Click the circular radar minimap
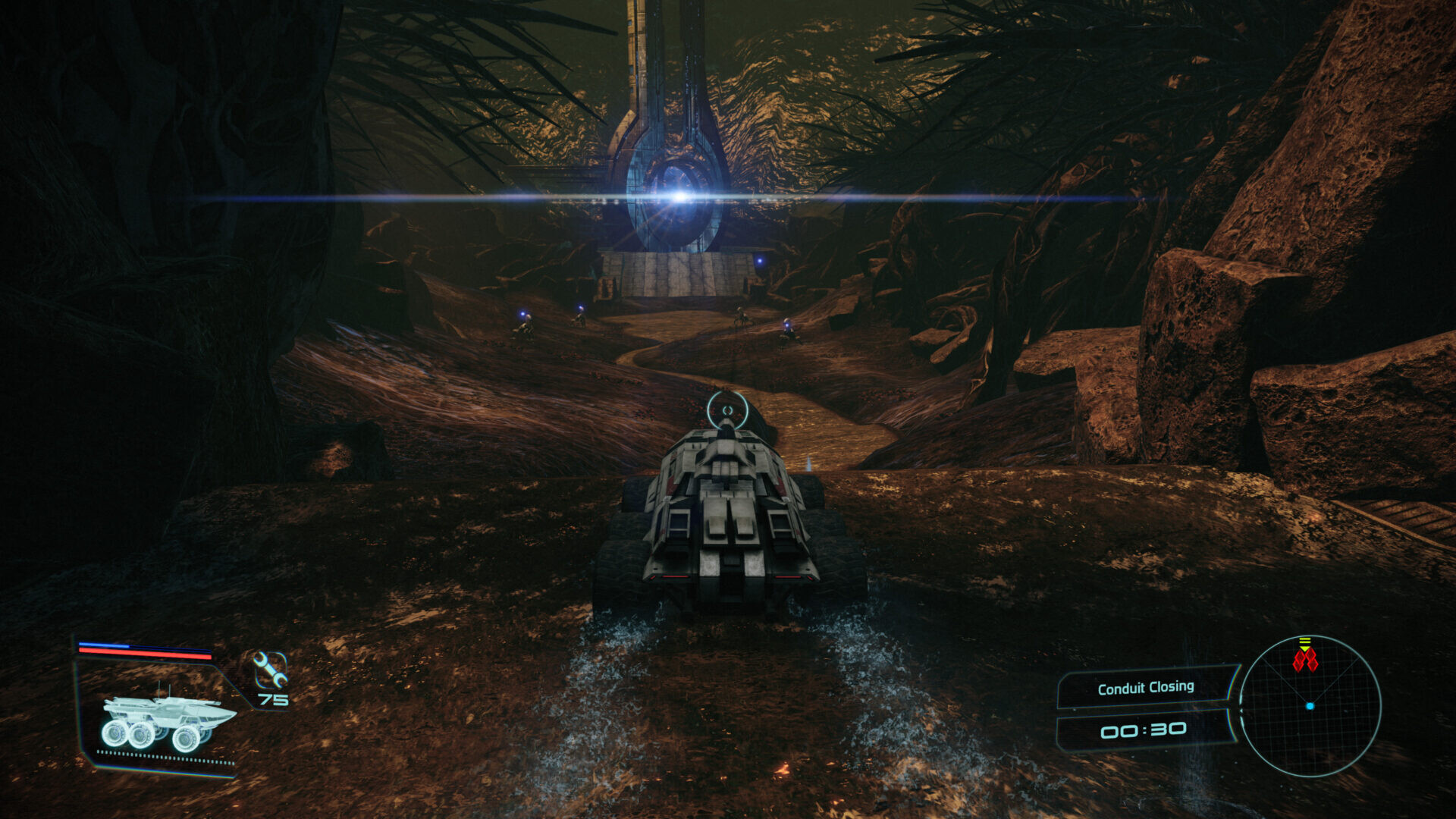Viewport: 1456px width, 819px height. click(x=1310, y=706)
